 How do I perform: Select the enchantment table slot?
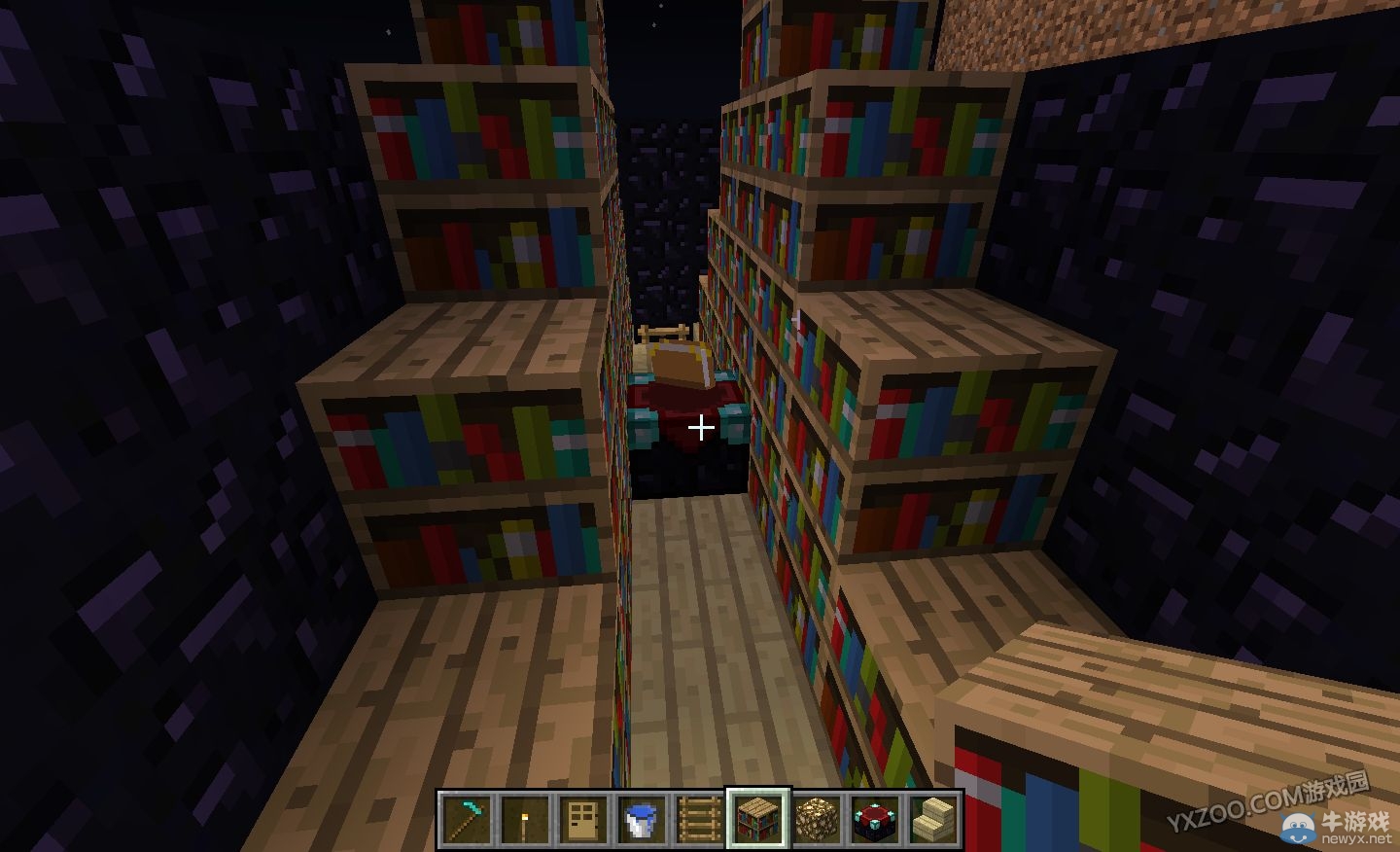click(875, 819)
